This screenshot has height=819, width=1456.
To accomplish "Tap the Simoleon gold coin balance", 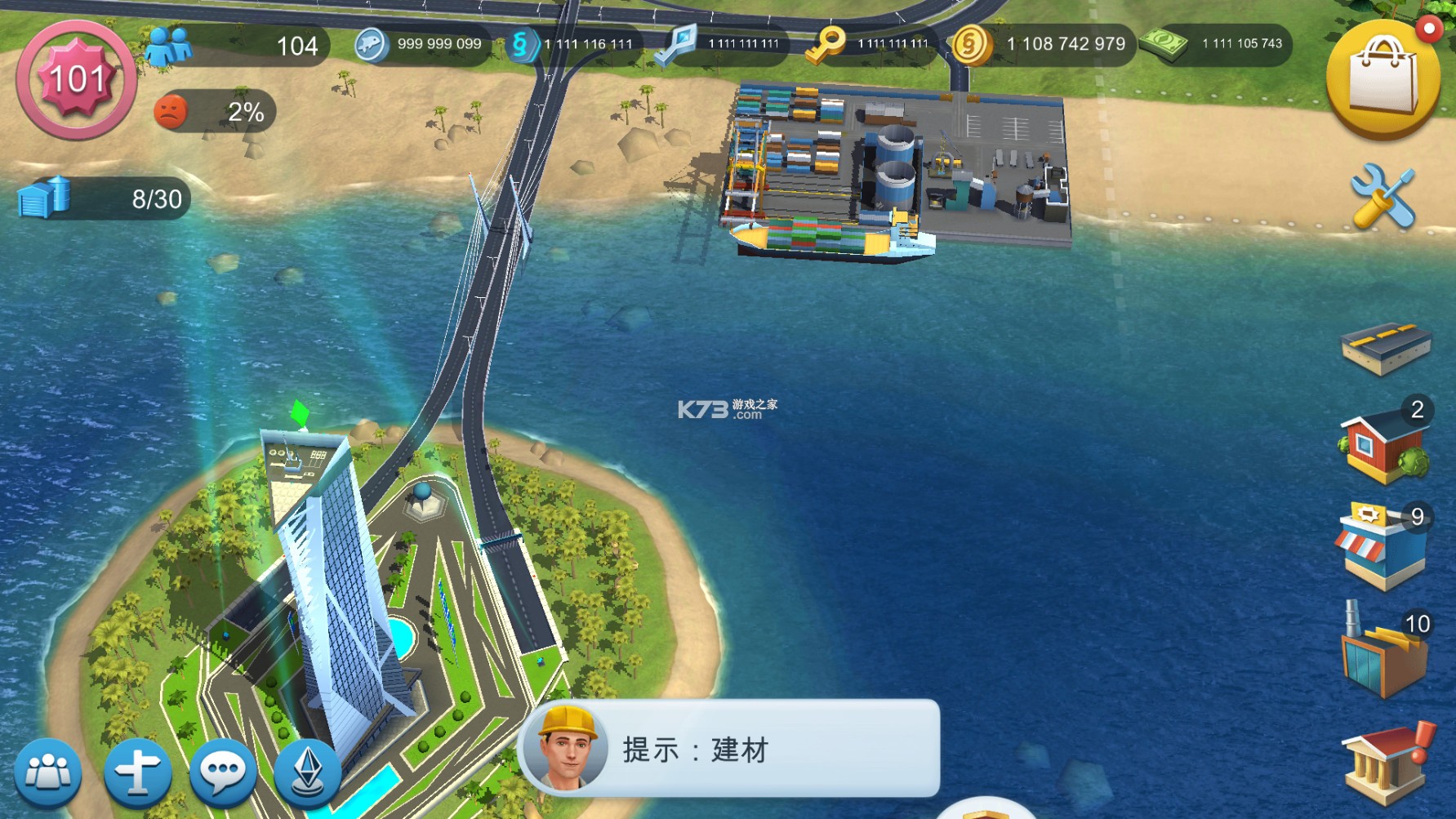I will coord(1043,44).
